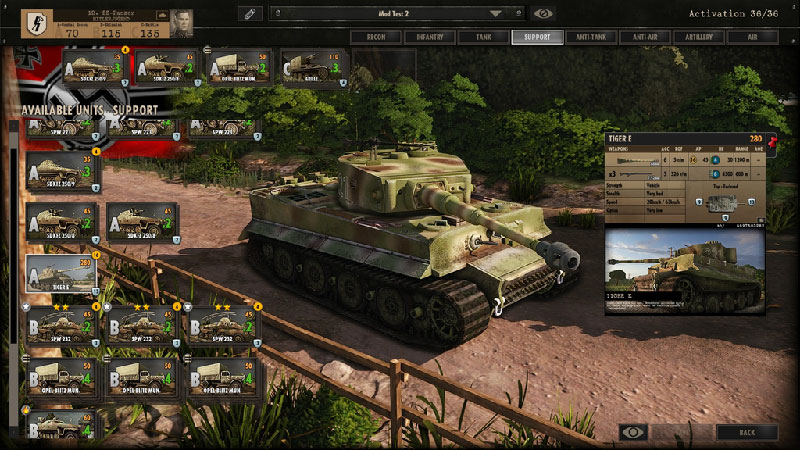
Task: Select the highlighted Tiger E unit card
Action: [x=62, y=272]
